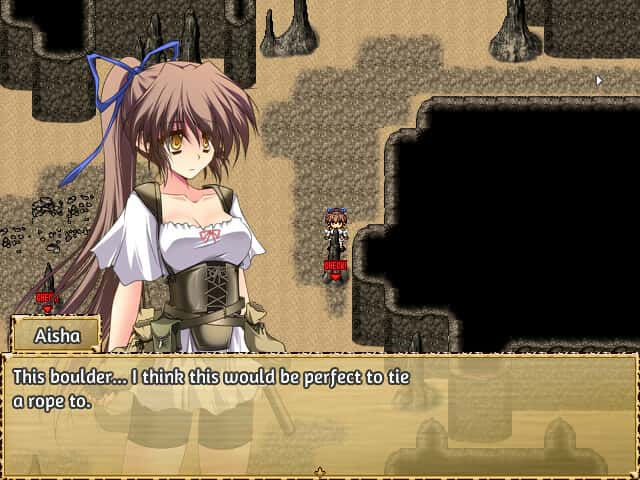Advance the dialogue in the message box
The image size is (640, 480).
coord(320,412)
